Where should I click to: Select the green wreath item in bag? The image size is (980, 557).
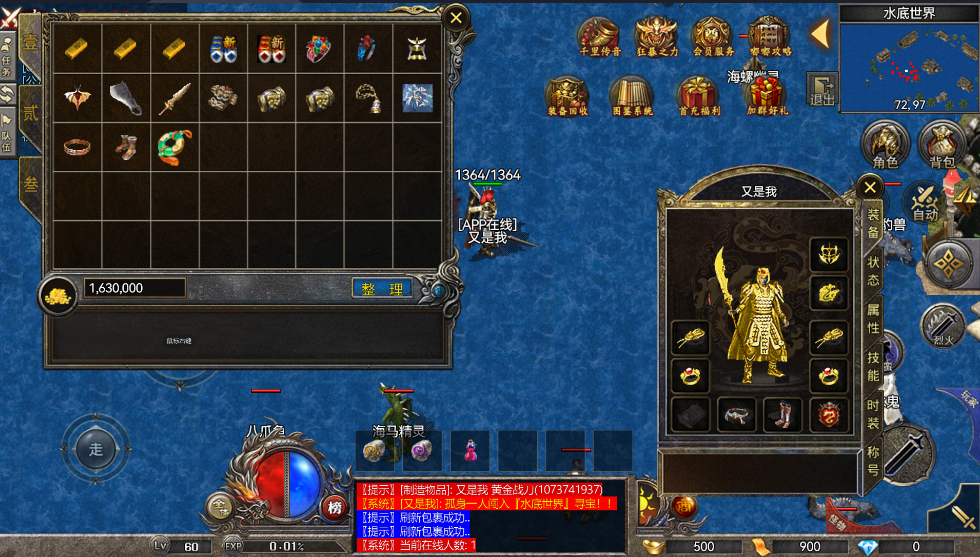[x=174, y=148]
